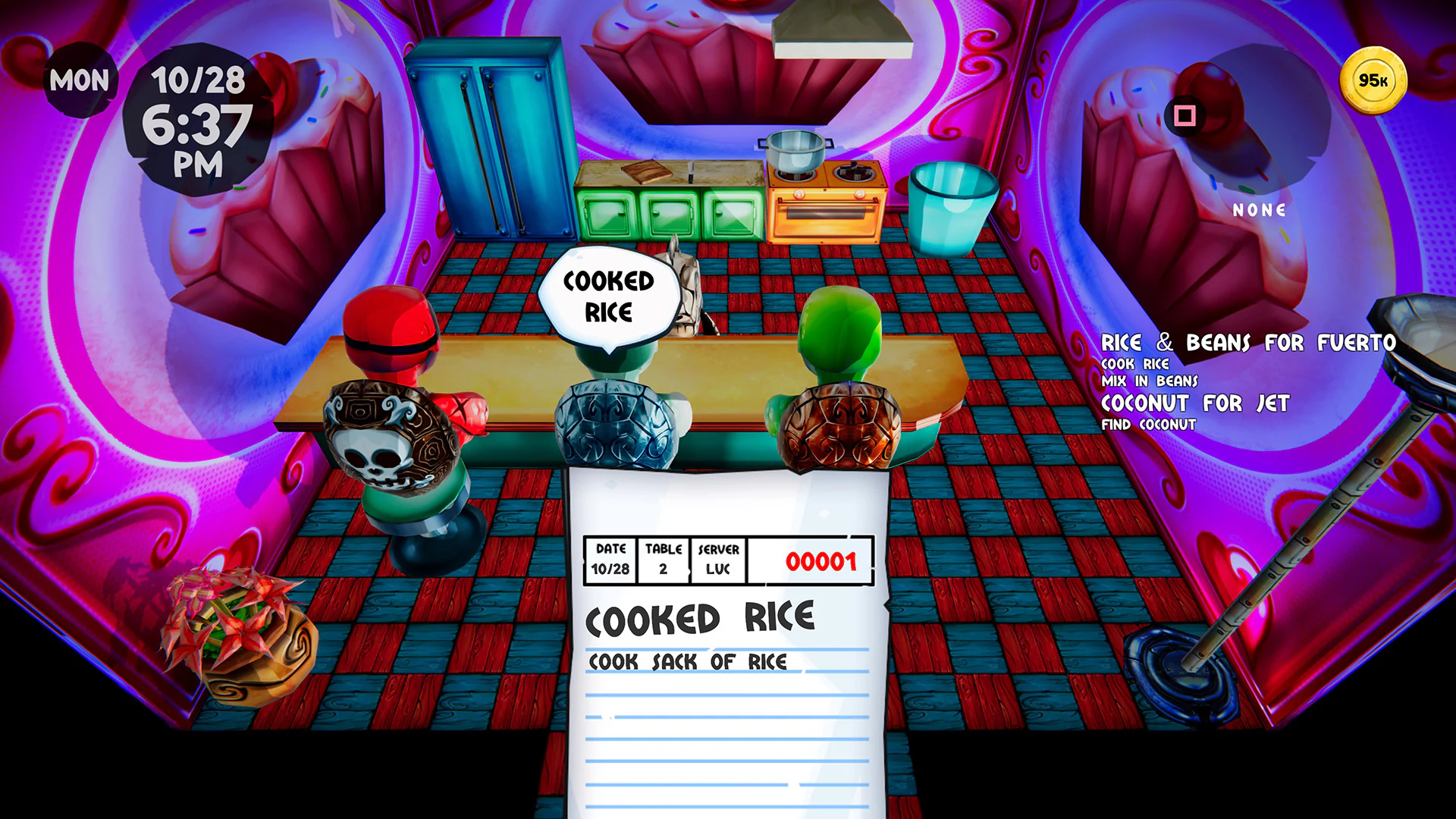The image size is (1456, 819).
Task: Click the teal trash bin
Action: click(x=954, y=205)
